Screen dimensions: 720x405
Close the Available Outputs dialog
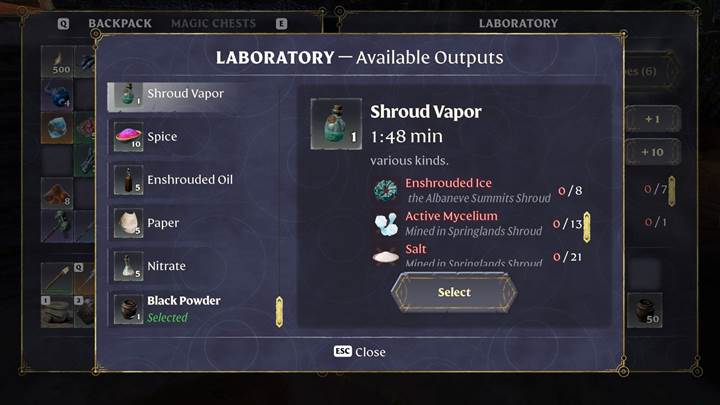(x=360, y=352)
